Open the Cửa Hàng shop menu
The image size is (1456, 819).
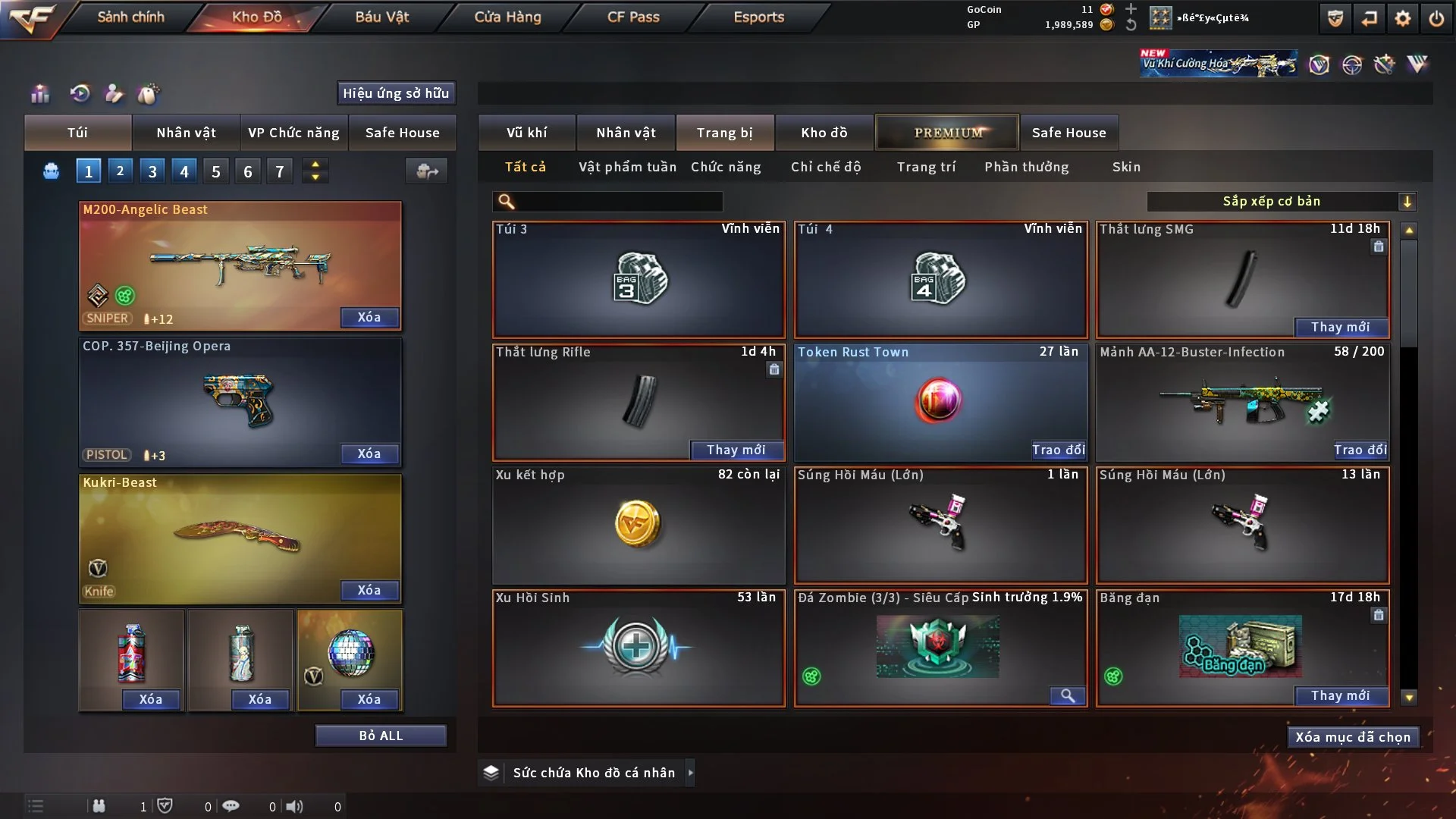point(507,17)
